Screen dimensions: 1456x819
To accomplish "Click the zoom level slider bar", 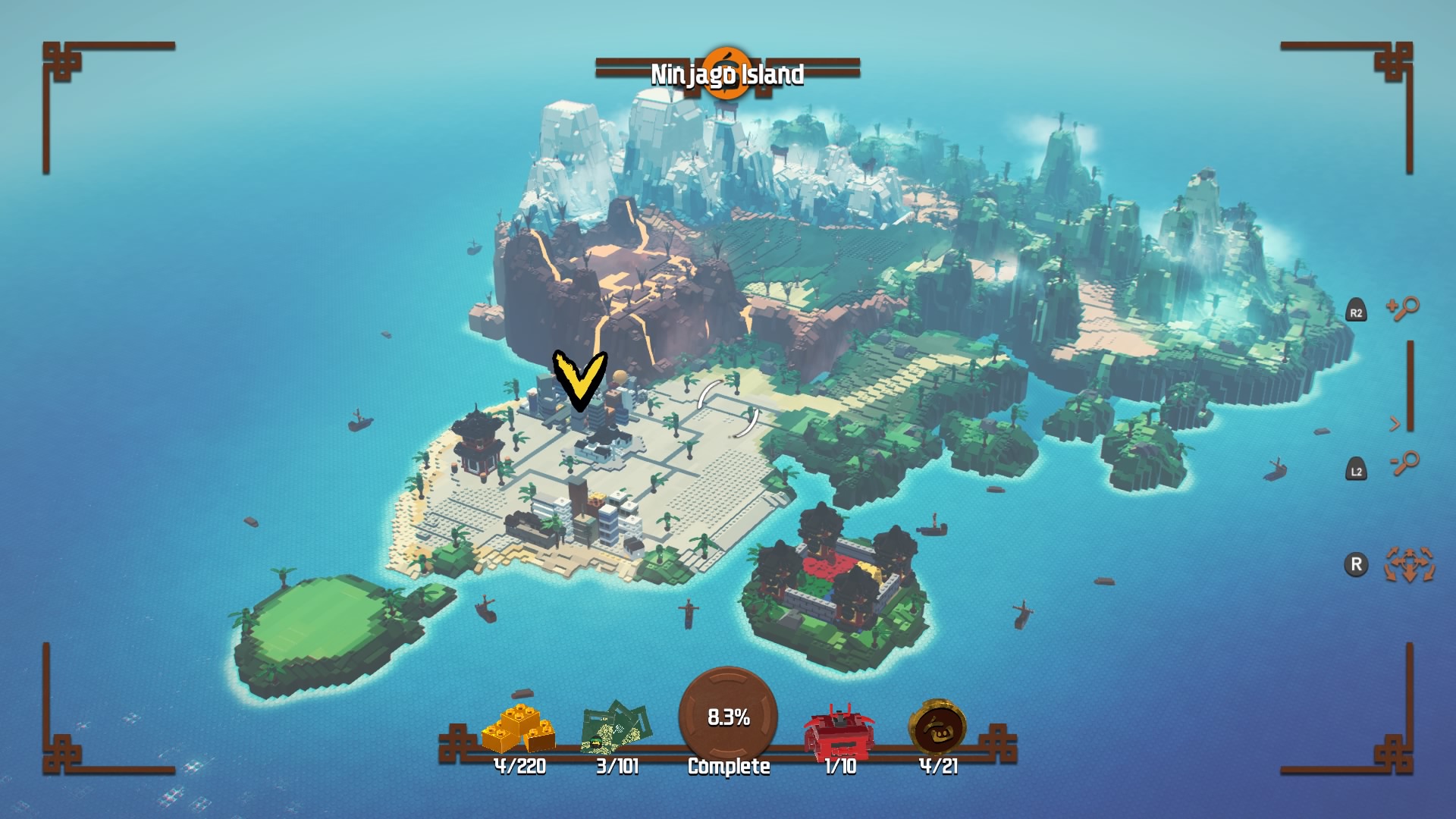I will pos(1410,385).
